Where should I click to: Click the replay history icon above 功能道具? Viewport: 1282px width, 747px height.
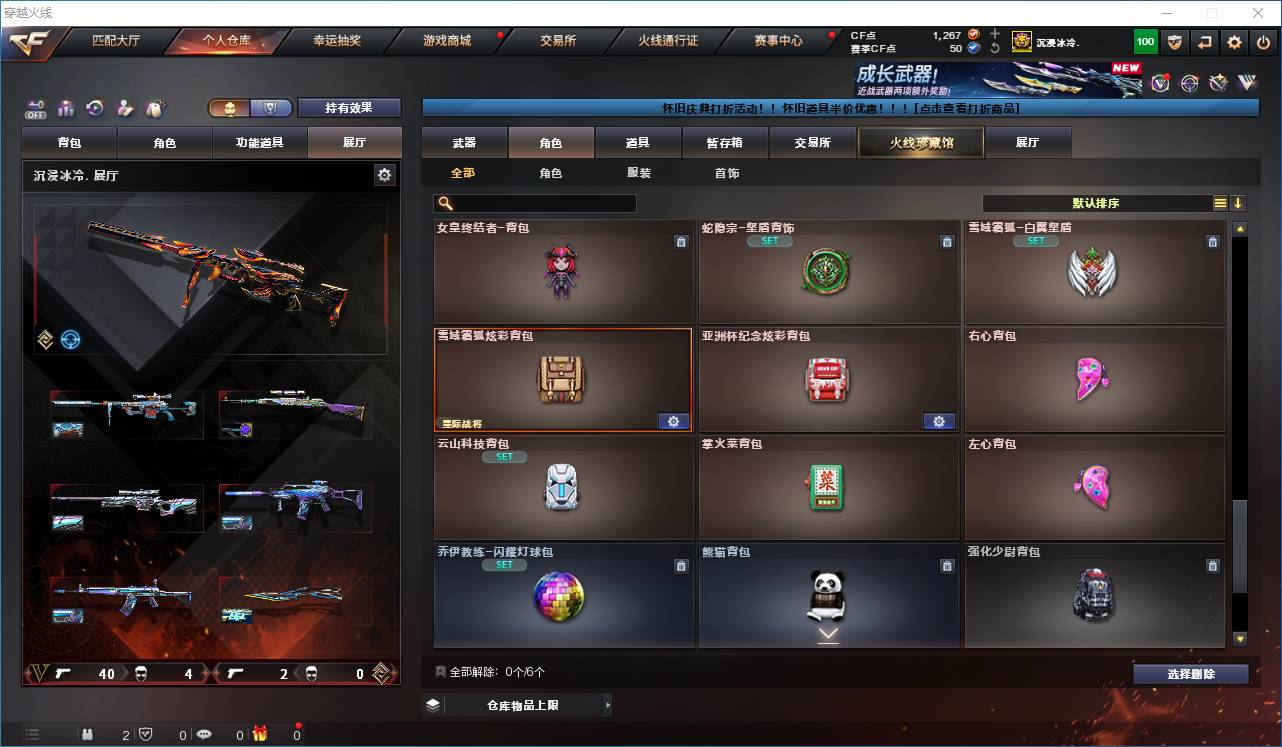pyautogui.click(x=94, y=107)
